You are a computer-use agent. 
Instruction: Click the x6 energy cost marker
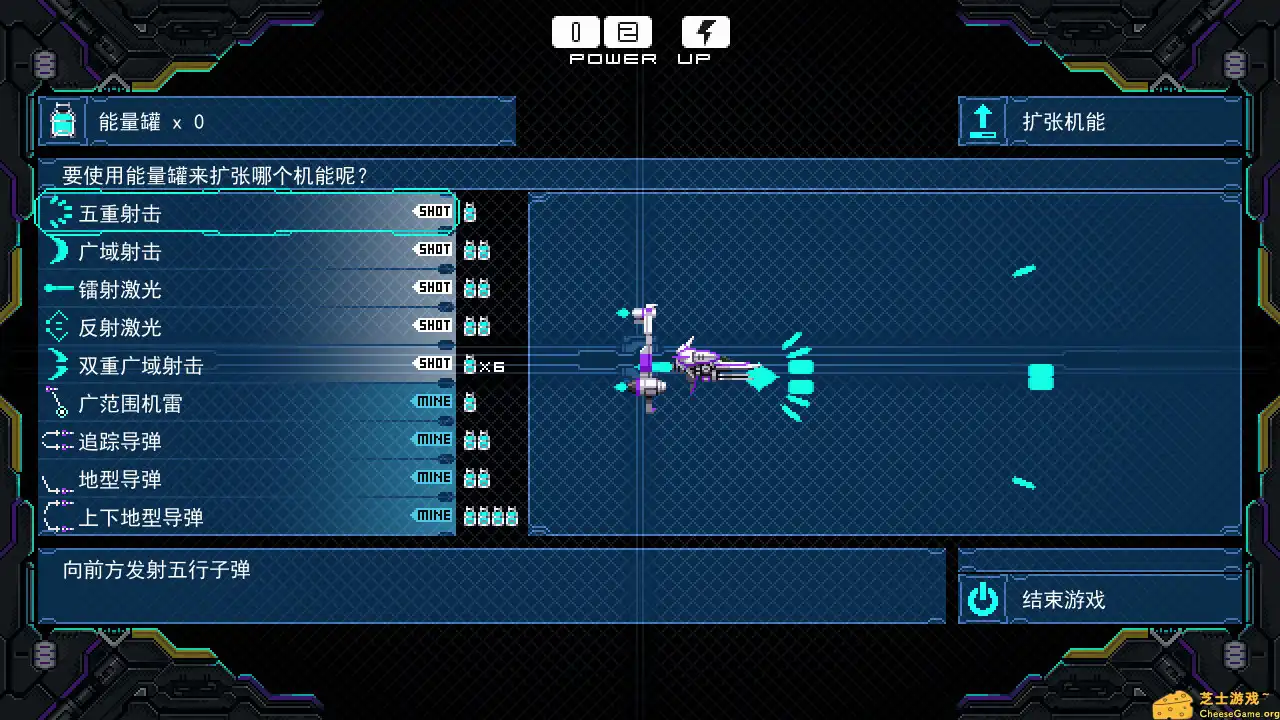click(485, 366)
